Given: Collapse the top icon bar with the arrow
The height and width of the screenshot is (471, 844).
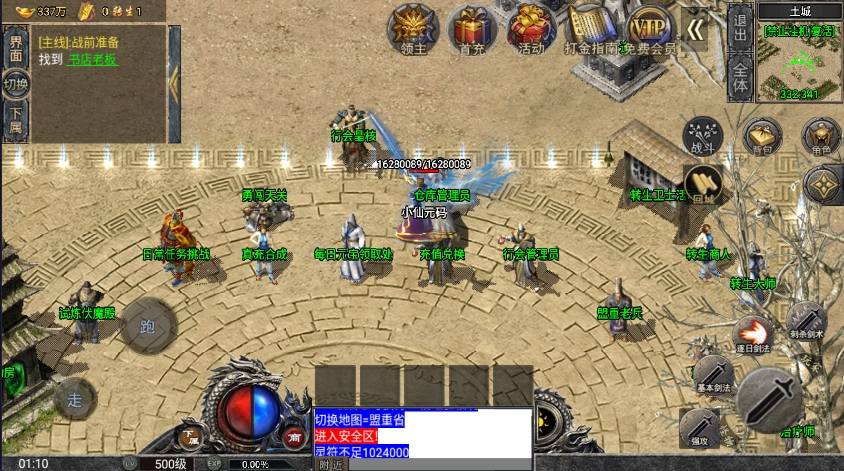Looking at the screenshot, I should tap(695, 30).
